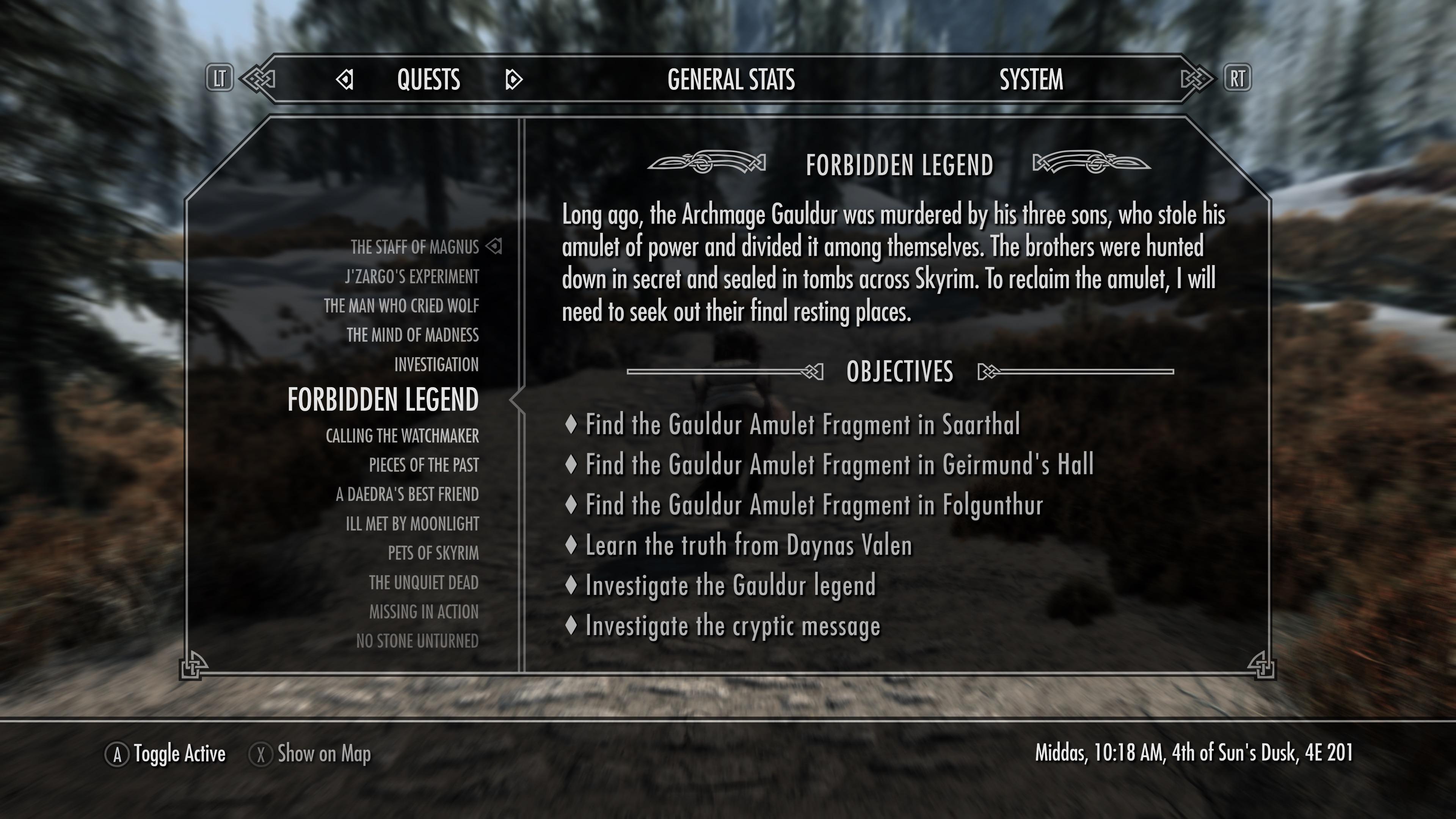Select Pieces of the Past quest

[424, 466]
